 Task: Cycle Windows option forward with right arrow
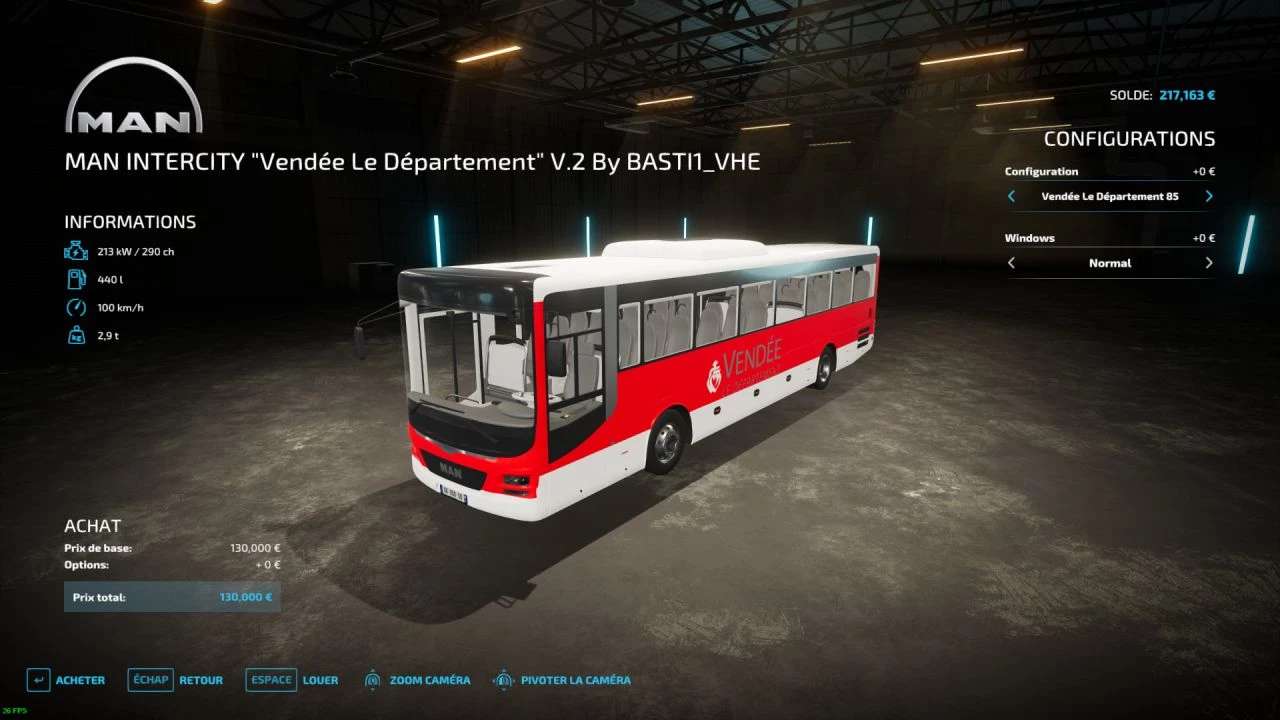[1208, 262]
